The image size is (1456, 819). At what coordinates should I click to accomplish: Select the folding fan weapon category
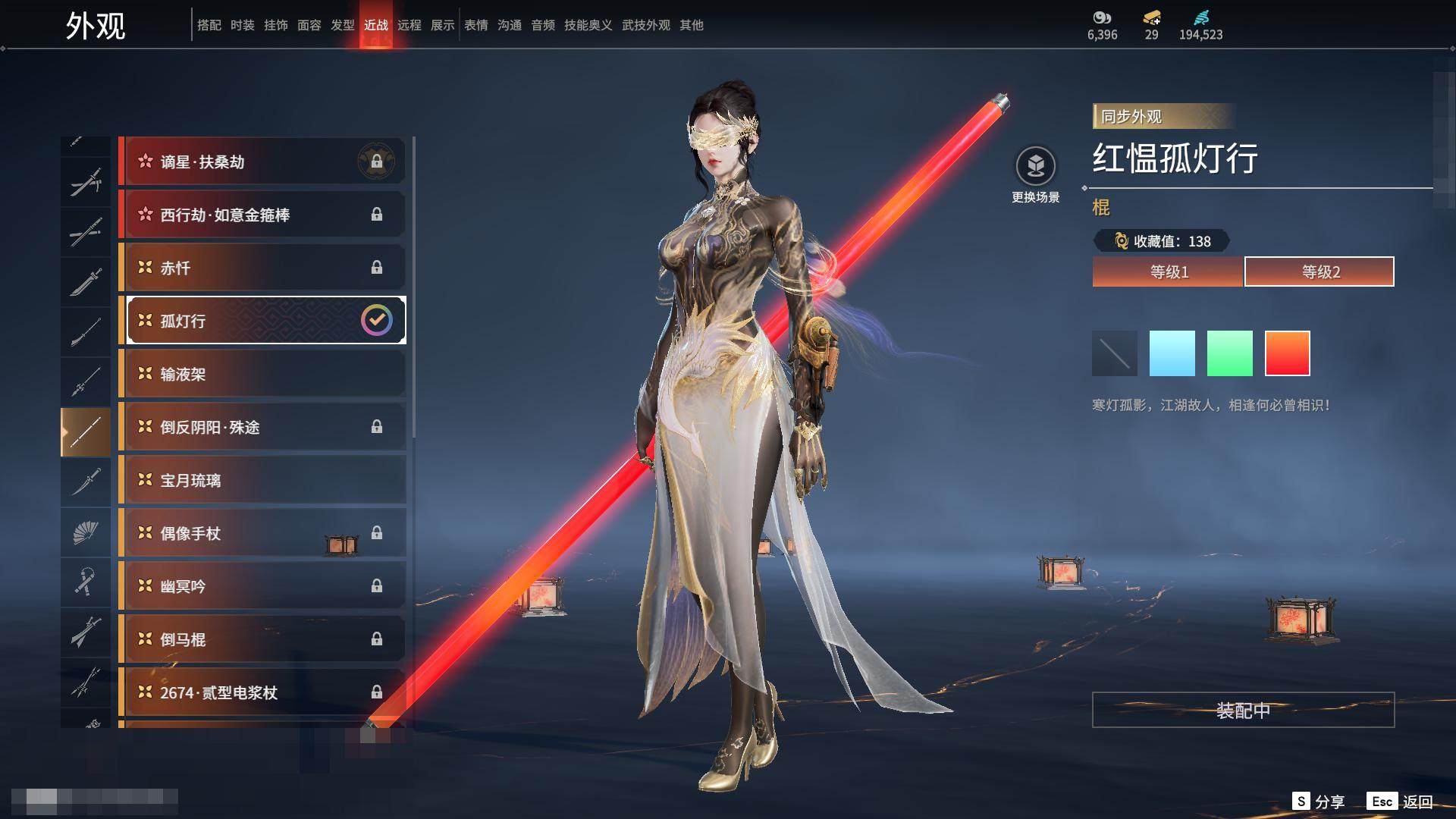pyautogui.click(x=86, y=532)
